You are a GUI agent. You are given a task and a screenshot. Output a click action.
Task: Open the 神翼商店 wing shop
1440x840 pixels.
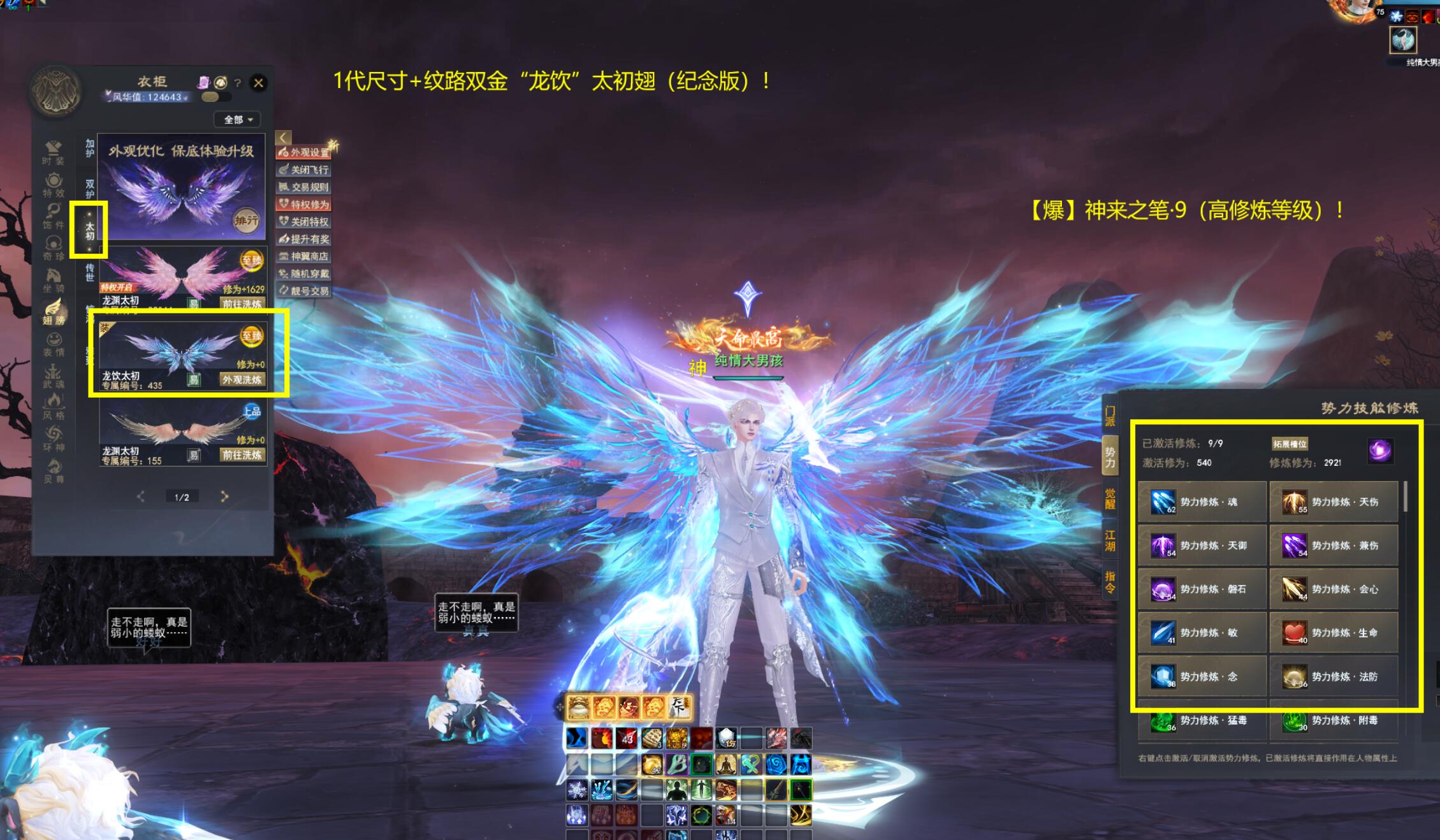point(304,256)
